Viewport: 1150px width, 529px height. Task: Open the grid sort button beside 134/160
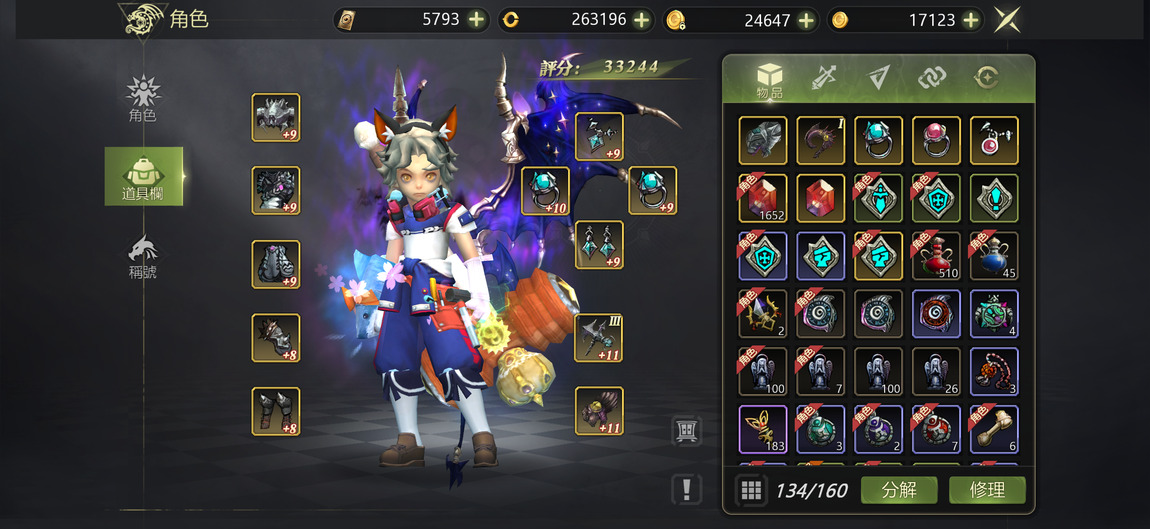click(751, 490)
